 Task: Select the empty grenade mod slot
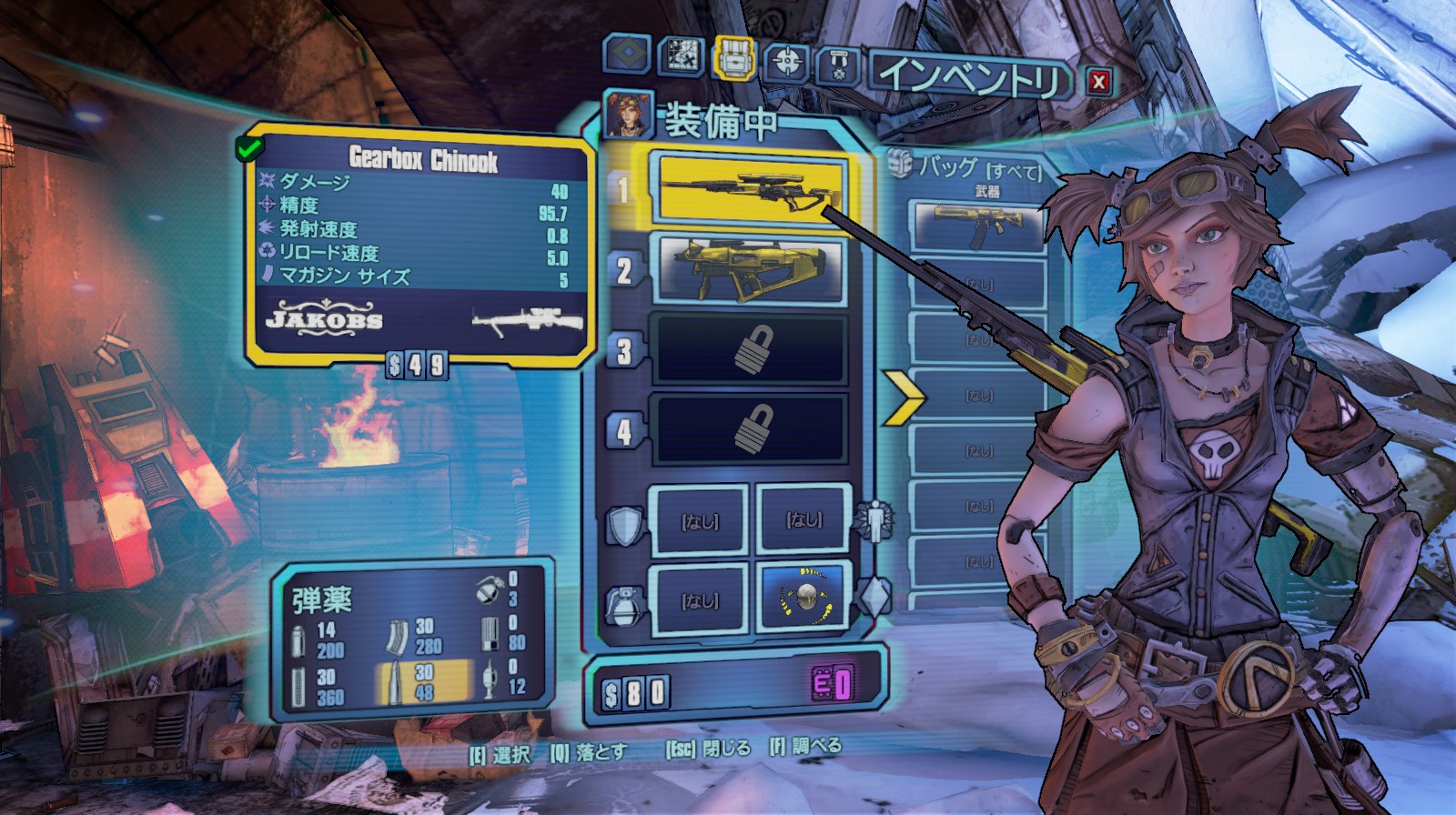[x=699, y=599]
